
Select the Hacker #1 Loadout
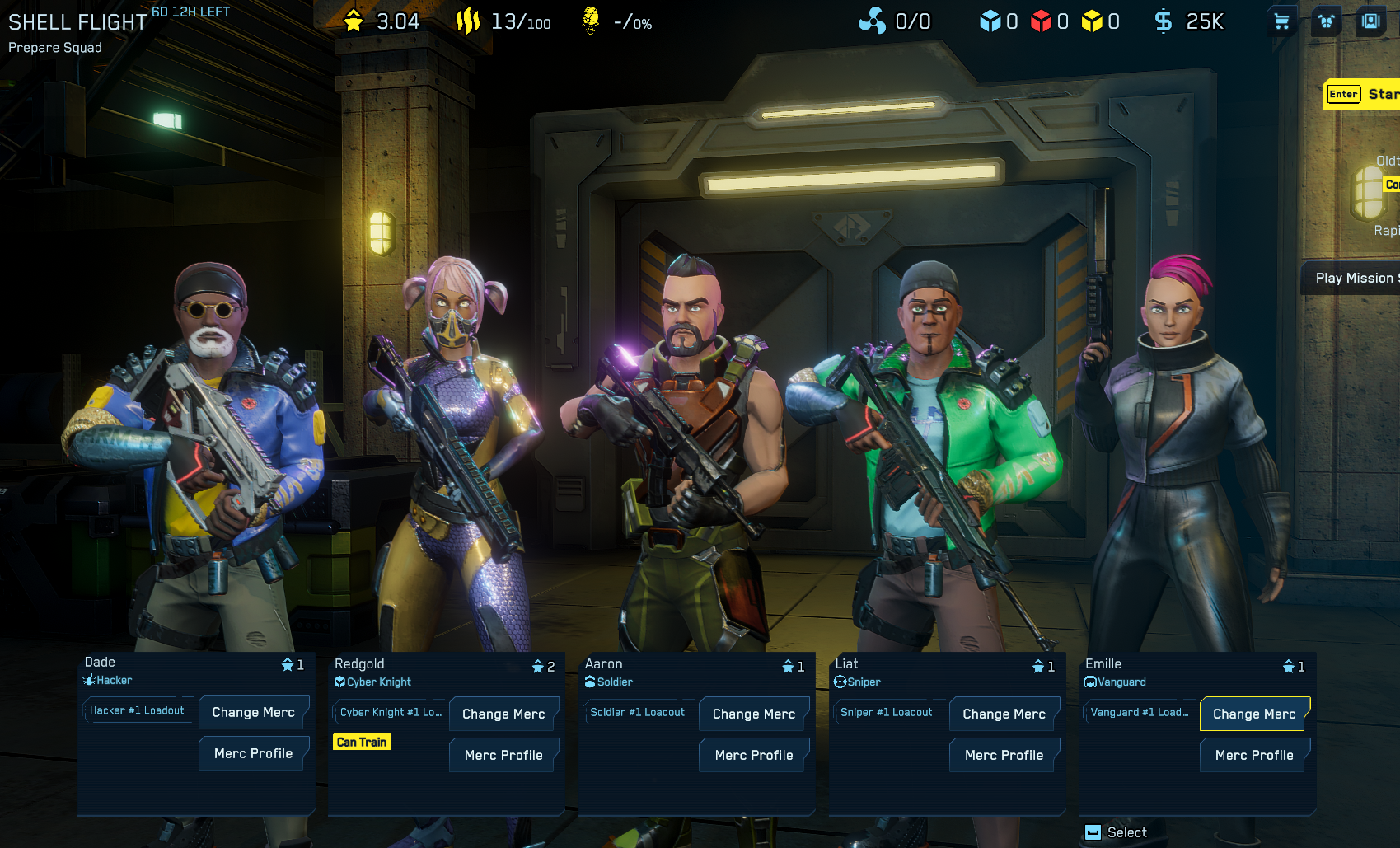pyautogui.click(x=137, y=710)
